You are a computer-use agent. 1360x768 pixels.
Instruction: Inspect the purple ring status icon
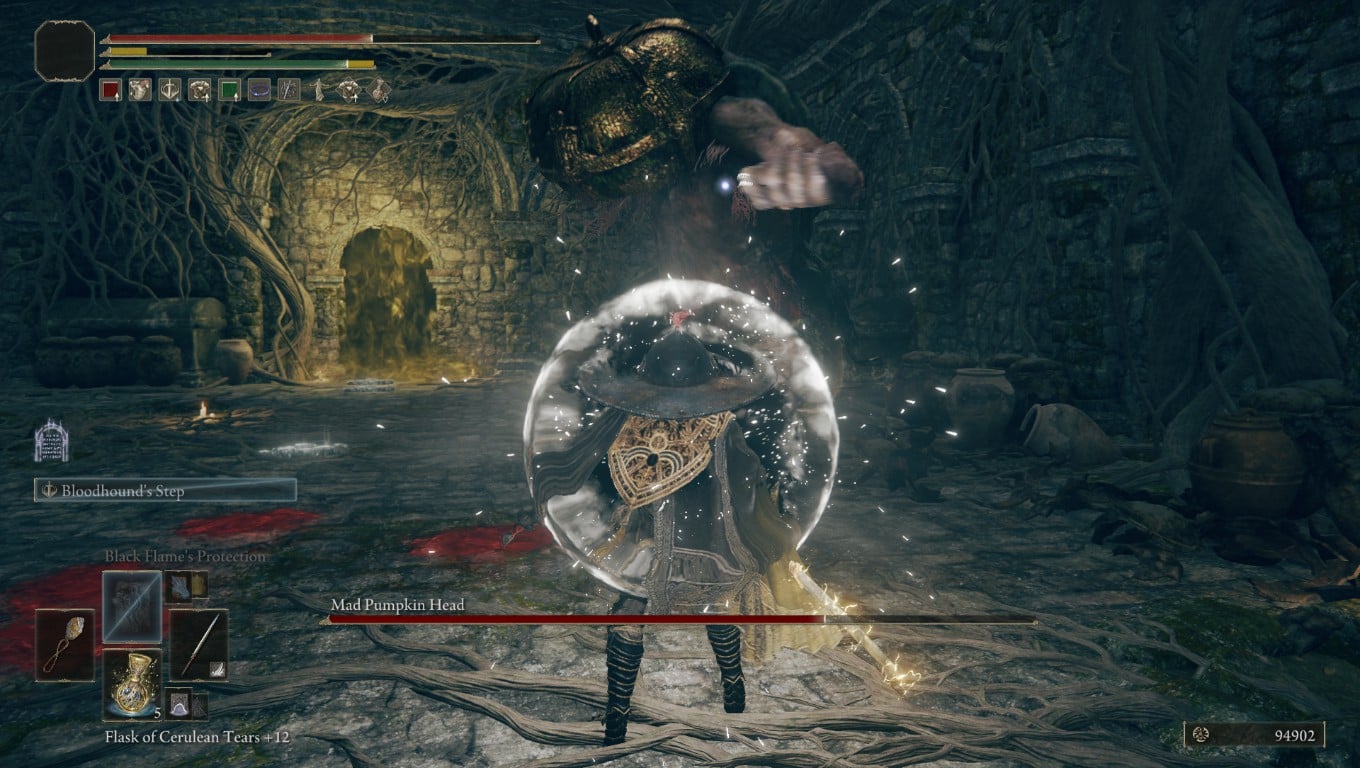tap(259, 91)
